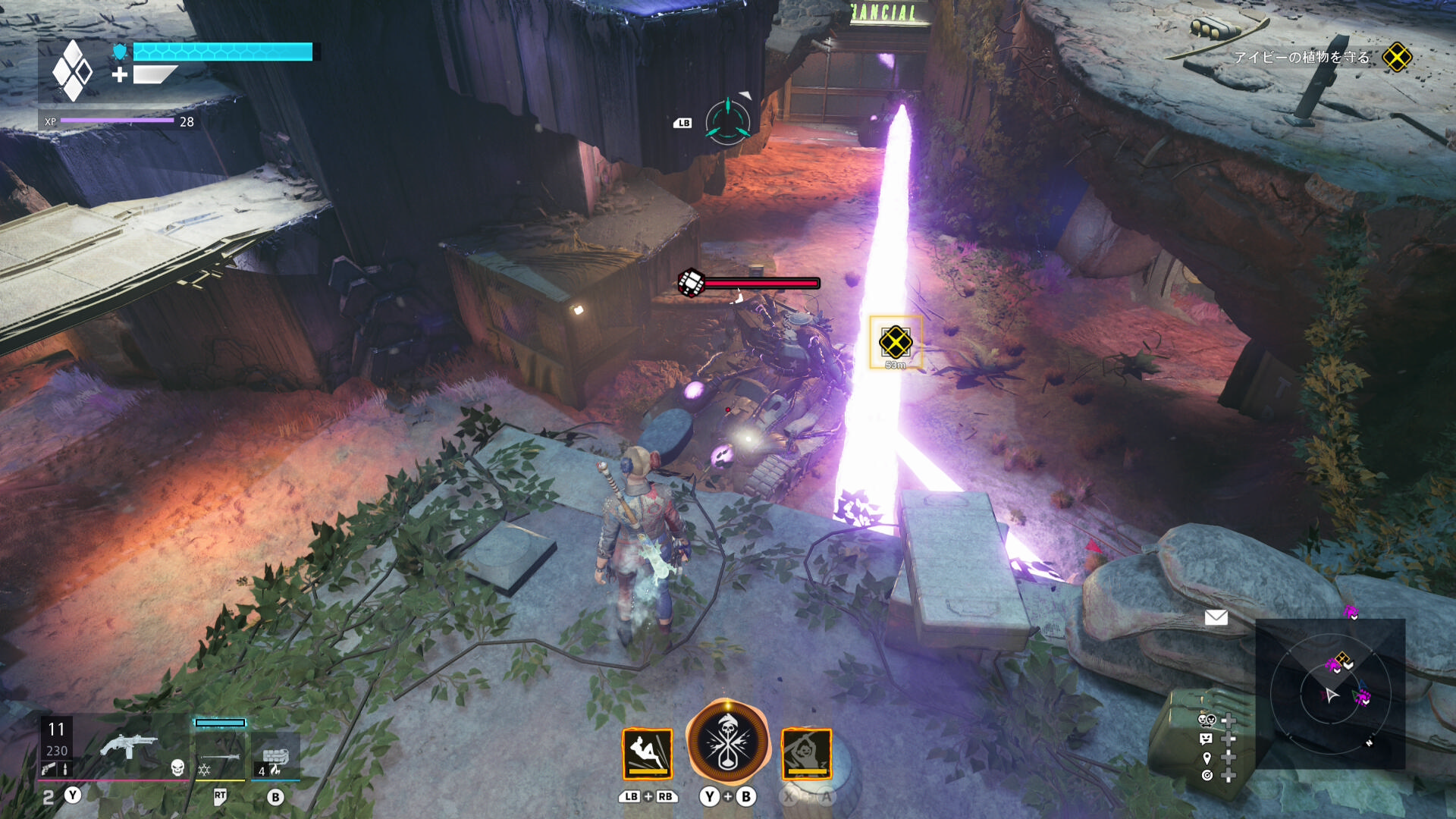
Task: Choose the incendiary grenade slot
Action: [x=275, y=758]
